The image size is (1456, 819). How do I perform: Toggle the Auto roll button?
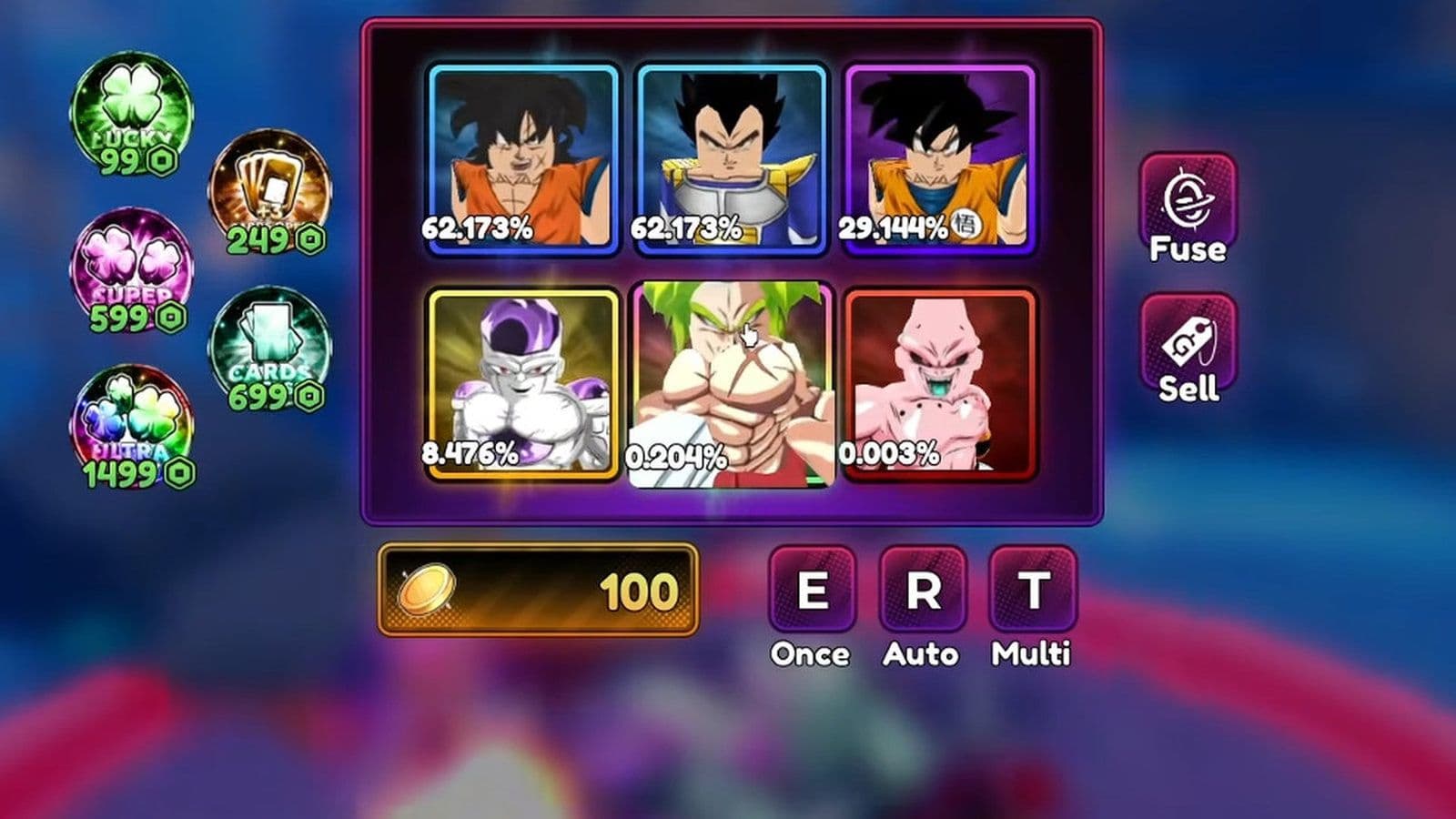[x=922, y=590]
